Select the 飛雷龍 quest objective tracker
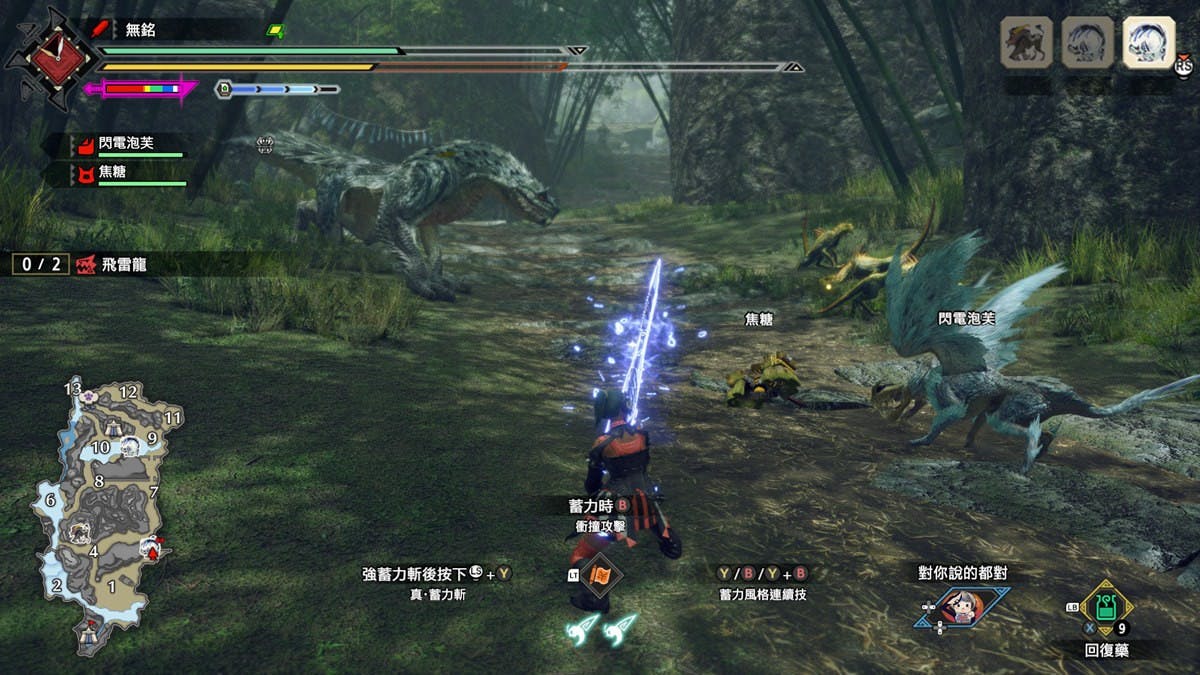 point(110,264)
